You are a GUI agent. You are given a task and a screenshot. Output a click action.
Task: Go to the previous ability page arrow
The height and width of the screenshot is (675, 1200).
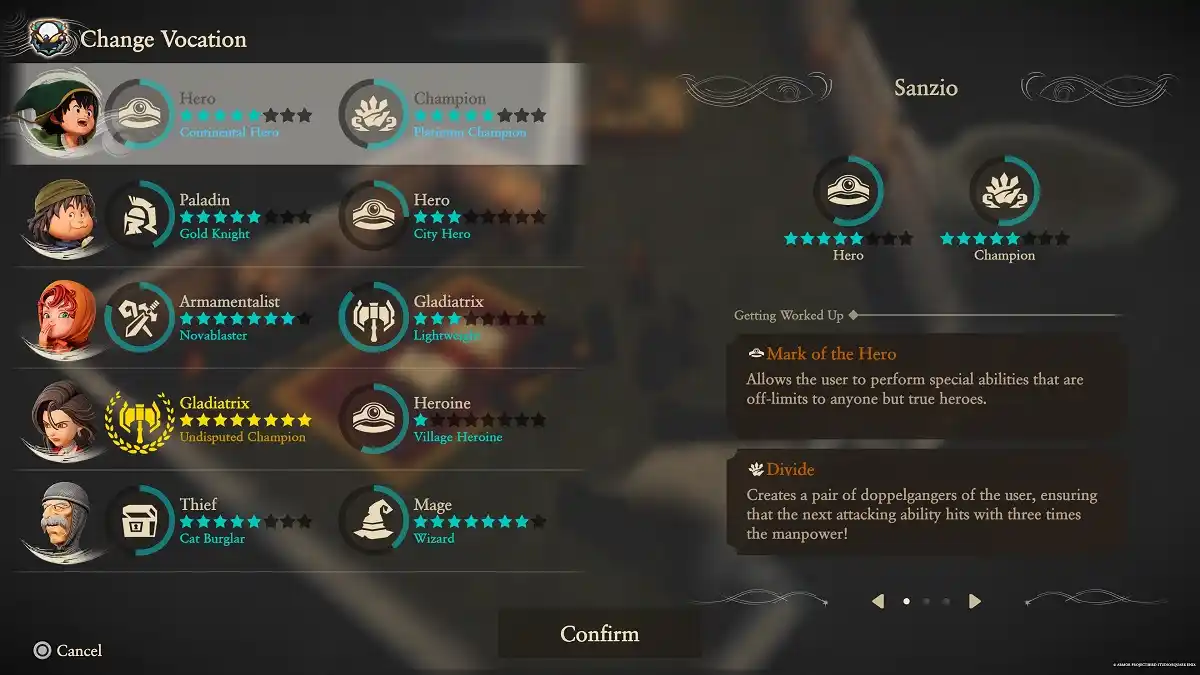point(878,601)
